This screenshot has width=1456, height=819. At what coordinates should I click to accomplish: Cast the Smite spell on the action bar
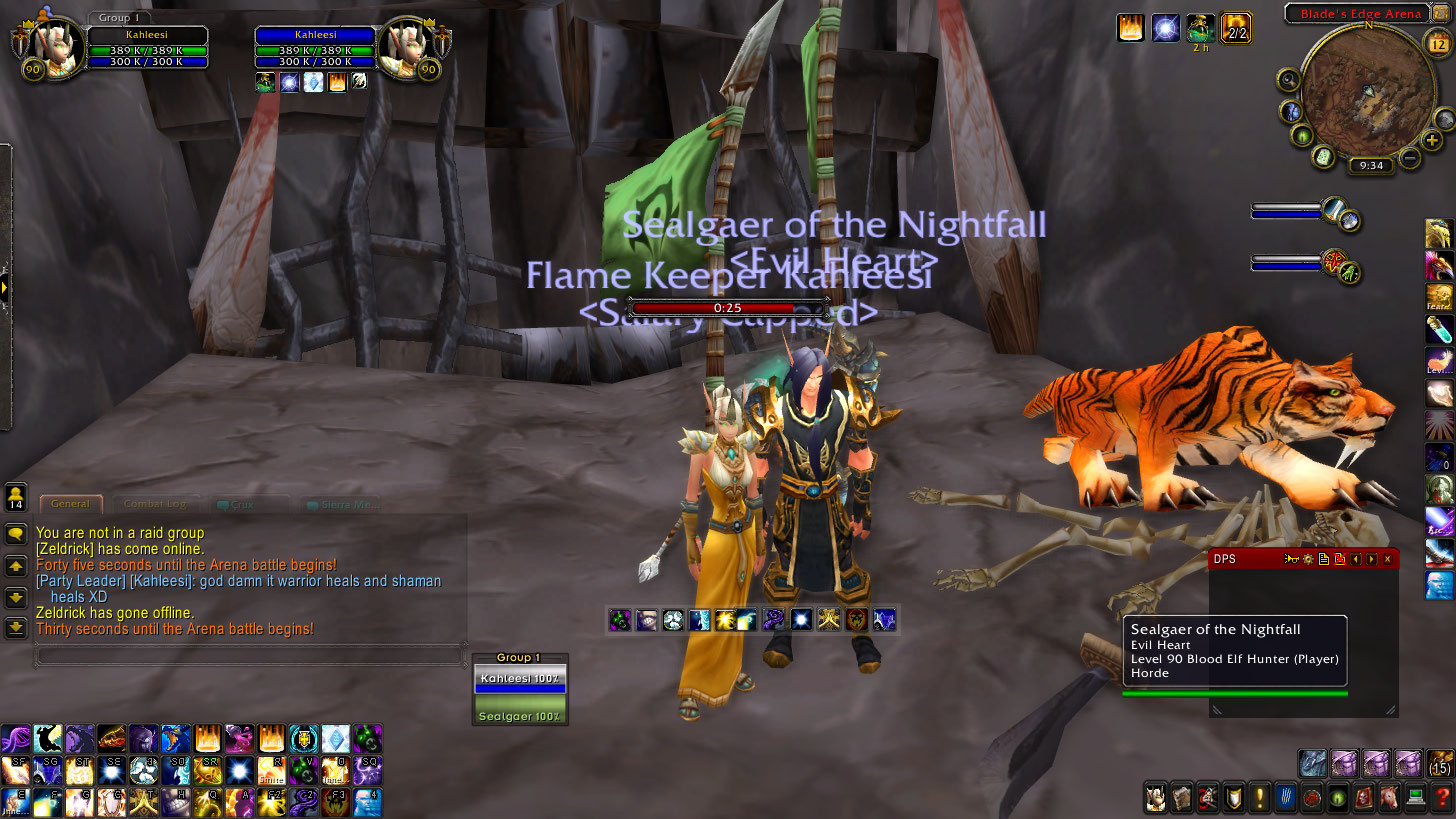271,770
